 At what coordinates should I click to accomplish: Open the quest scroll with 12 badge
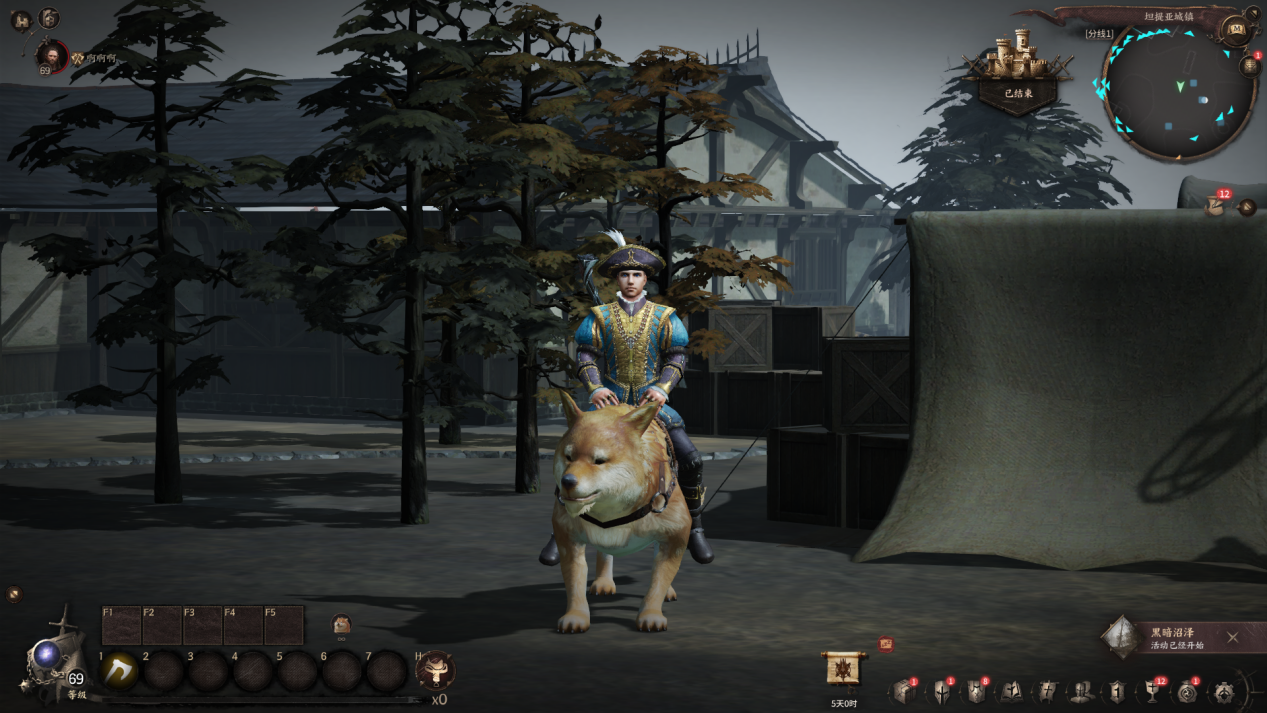point(1216,206)
